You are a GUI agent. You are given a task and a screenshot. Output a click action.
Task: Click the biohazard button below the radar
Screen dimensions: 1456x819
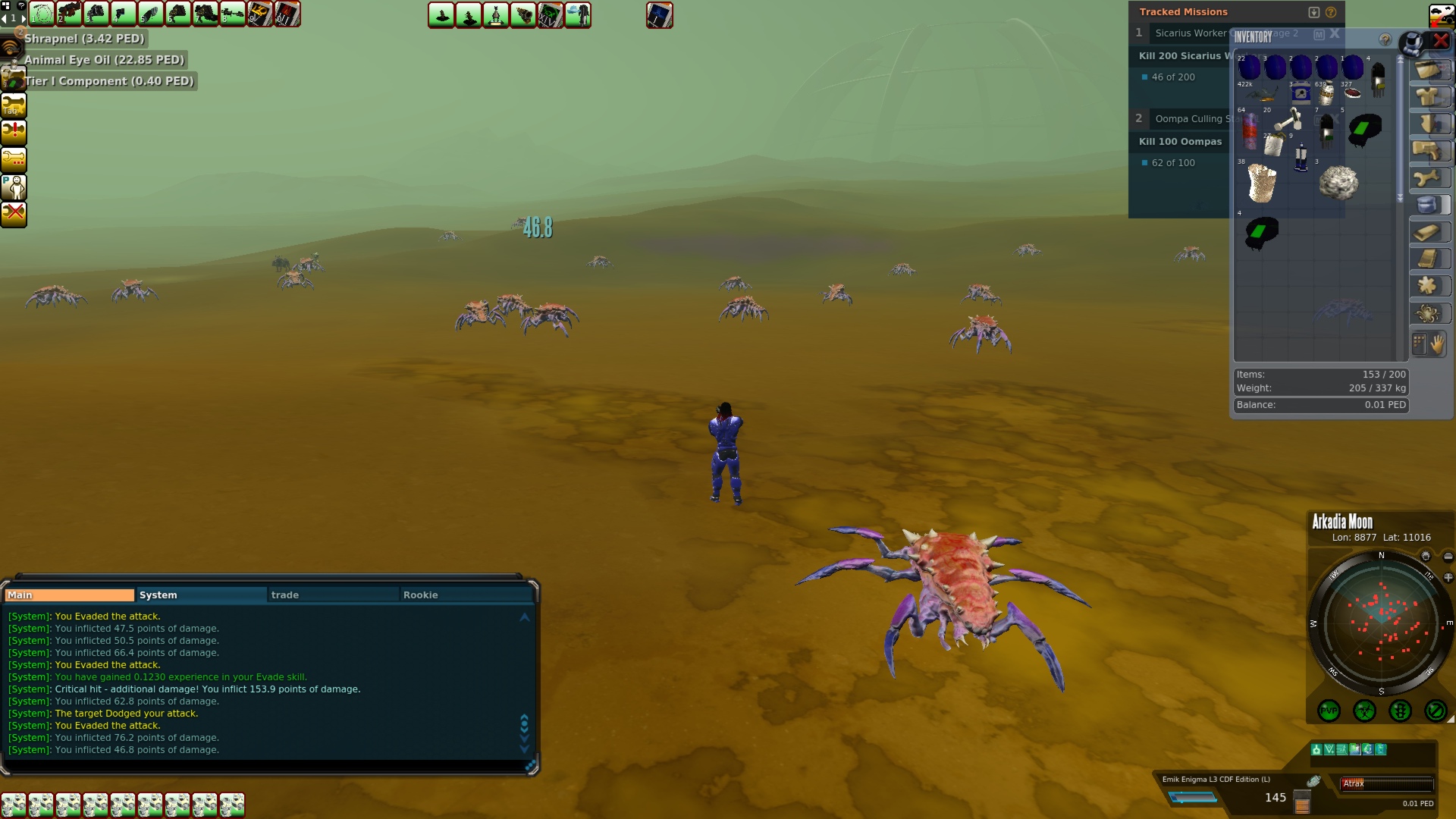pos(1364,711)
